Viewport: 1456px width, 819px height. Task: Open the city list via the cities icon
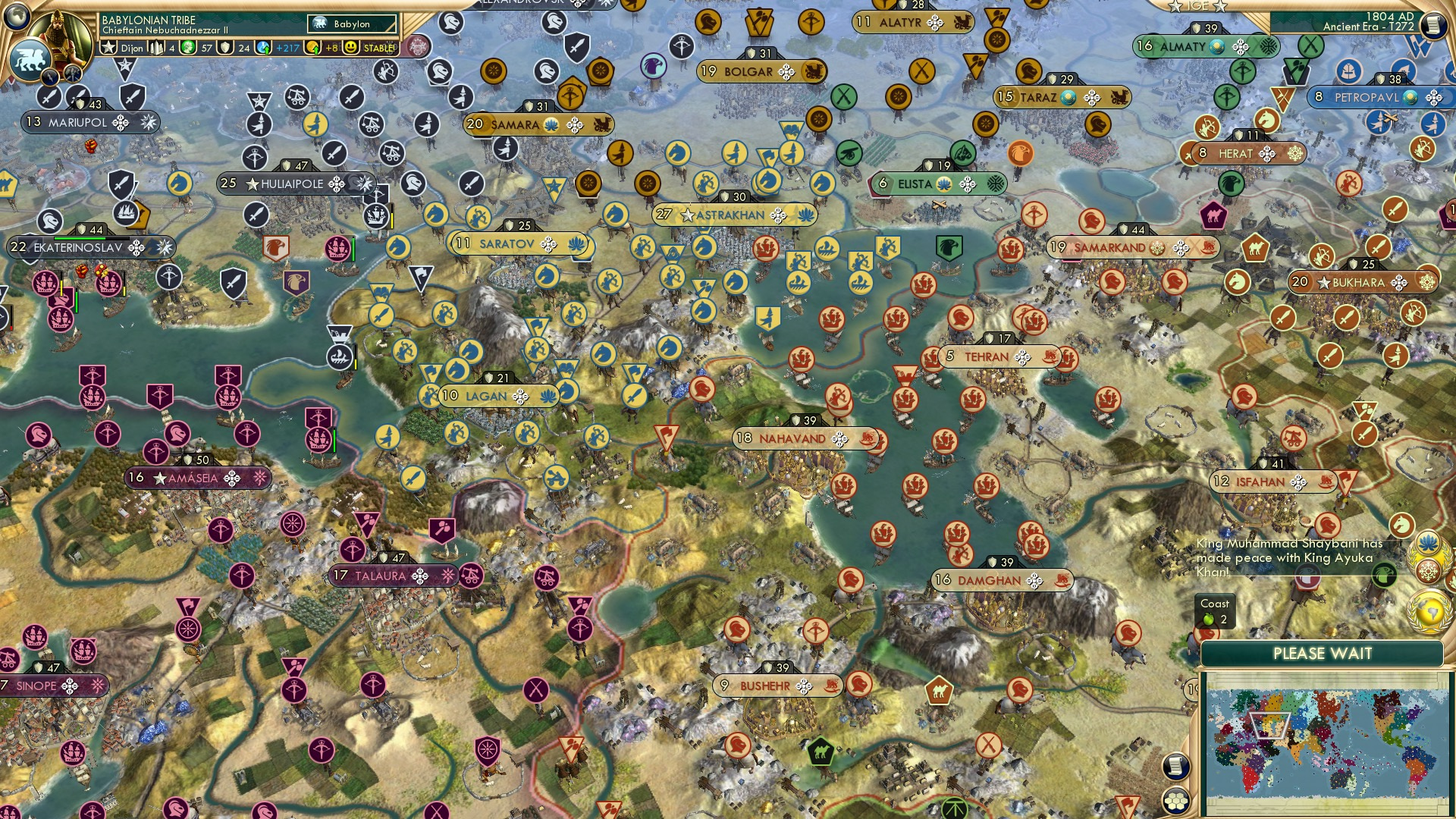pos(156,48)
